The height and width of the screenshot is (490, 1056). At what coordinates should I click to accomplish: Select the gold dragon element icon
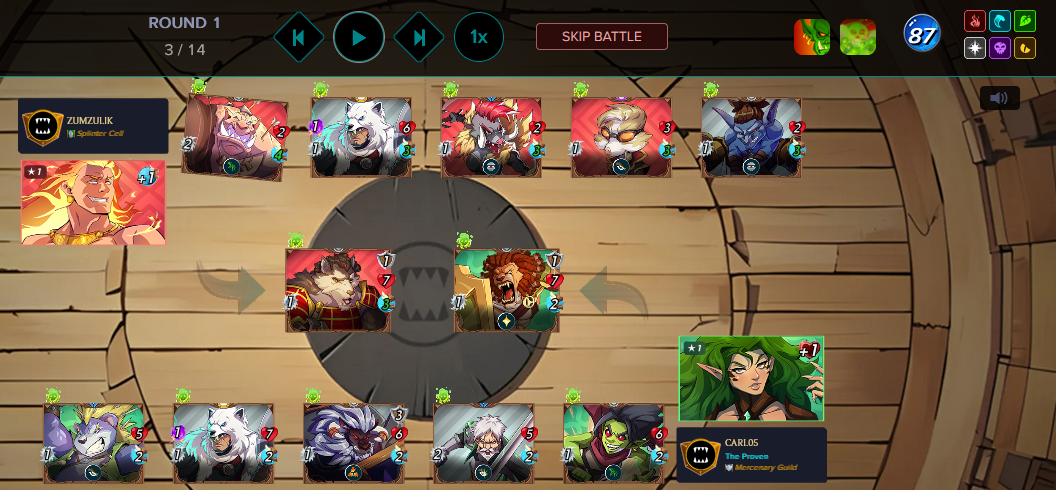click(x=1024, y=47)
